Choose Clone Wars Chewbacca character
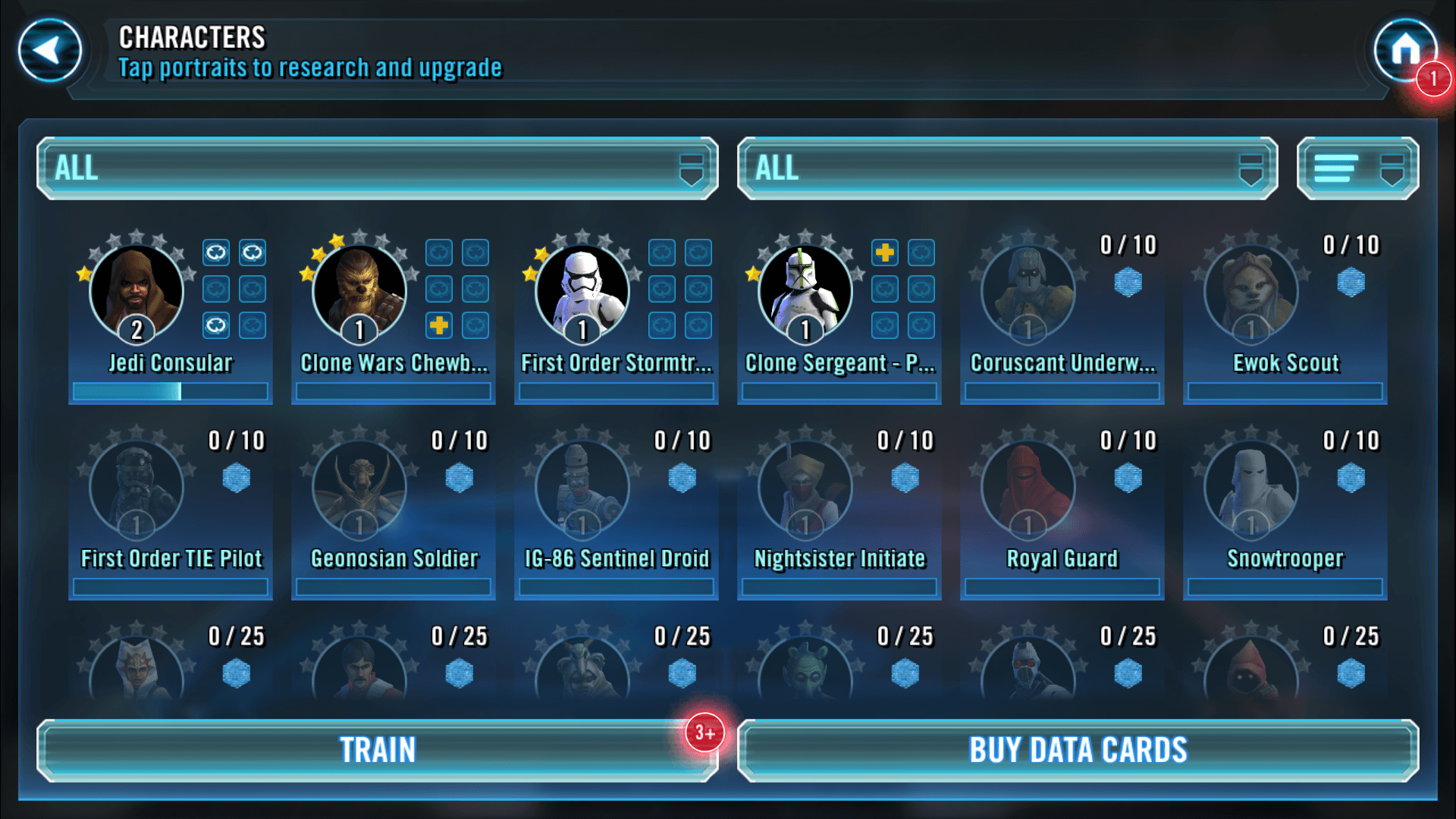 pyautogui.click(x=359, y=293)
